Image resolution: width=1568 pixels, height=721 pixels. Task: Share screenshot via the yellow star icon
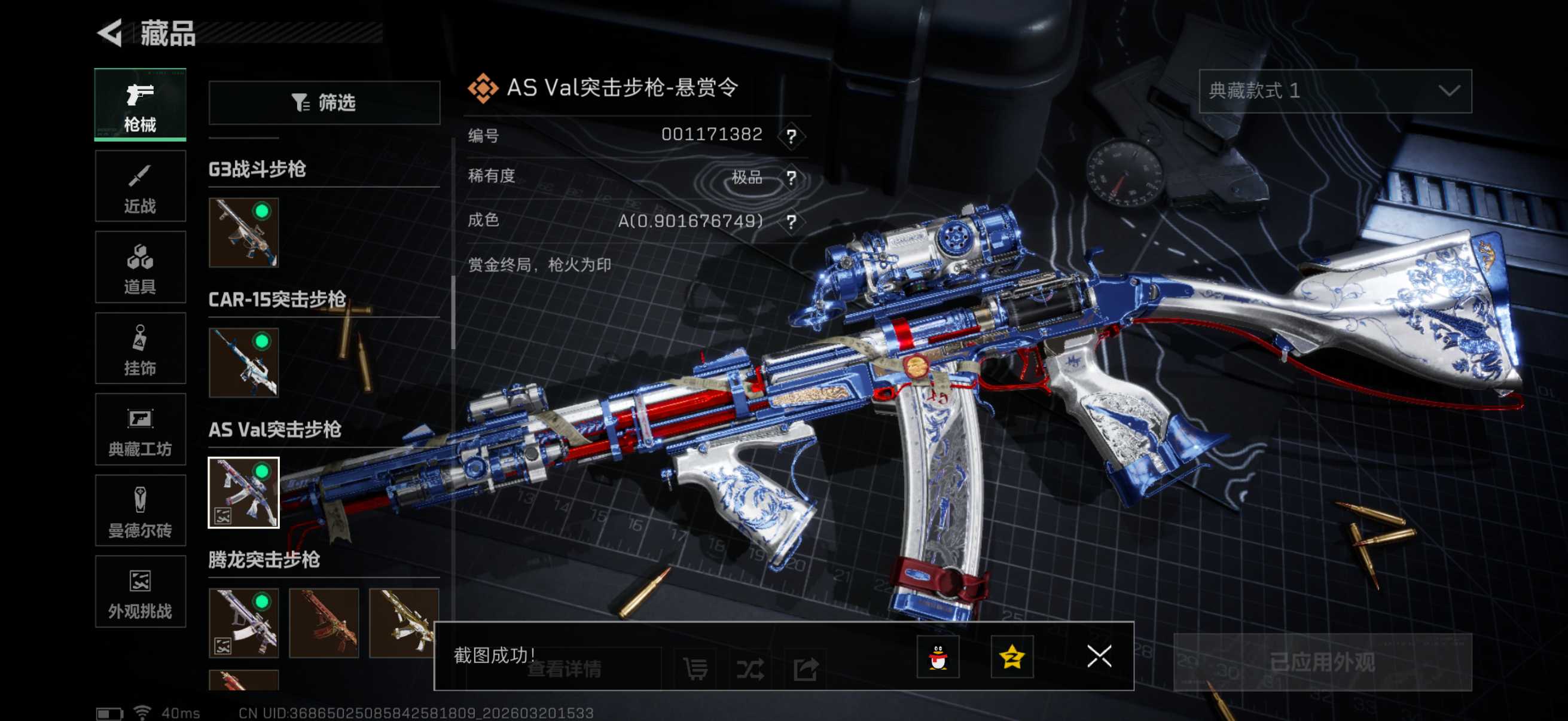point(1012,657)
